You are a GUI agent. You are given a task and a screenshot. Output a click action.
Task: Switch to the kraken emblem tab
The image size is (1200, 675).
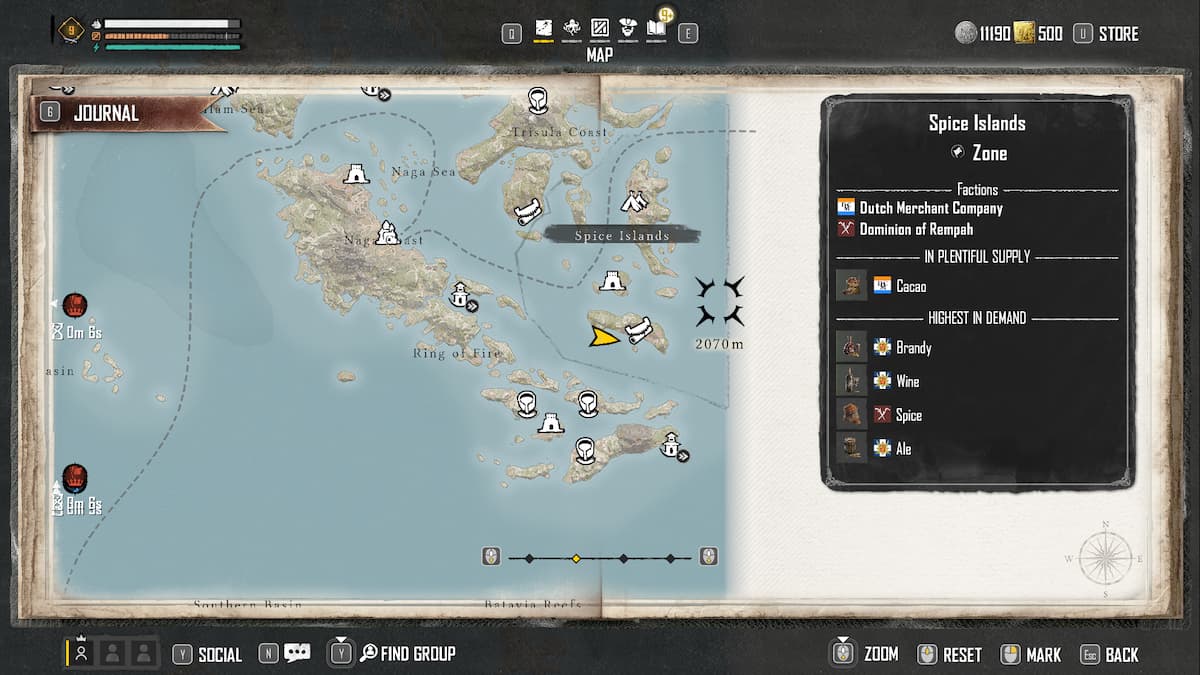click(x=572, y=30)
